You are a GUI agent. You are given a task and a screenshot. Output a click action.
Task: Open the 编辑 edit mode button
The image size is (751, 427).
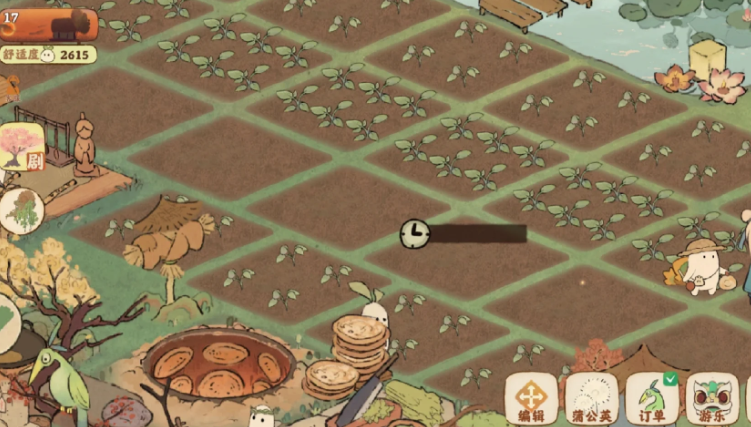[x=531, y=398]
